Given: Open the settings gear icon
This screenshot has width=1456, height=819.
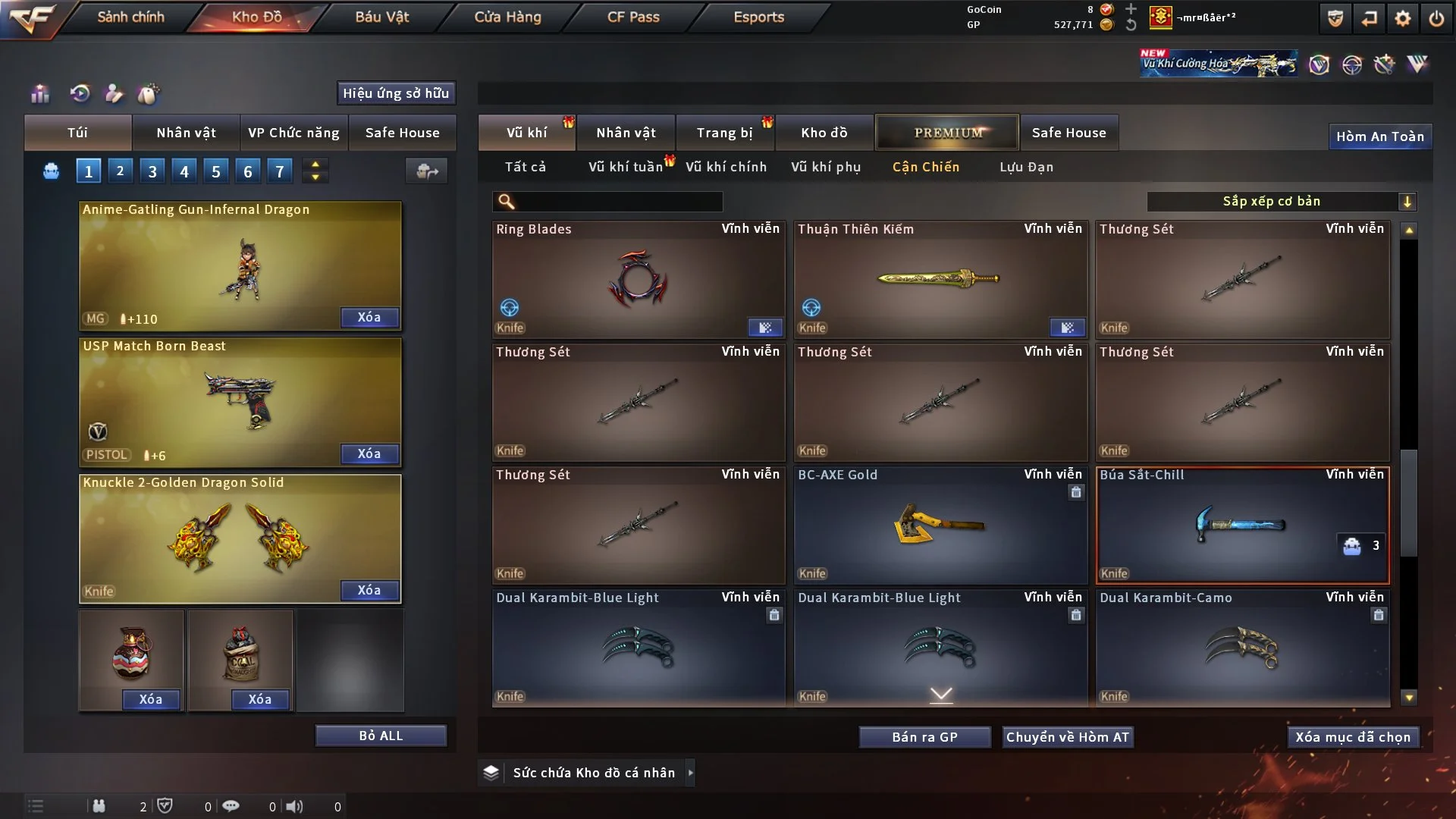Looking at the screenshot, I should [x=1402, y=18].
